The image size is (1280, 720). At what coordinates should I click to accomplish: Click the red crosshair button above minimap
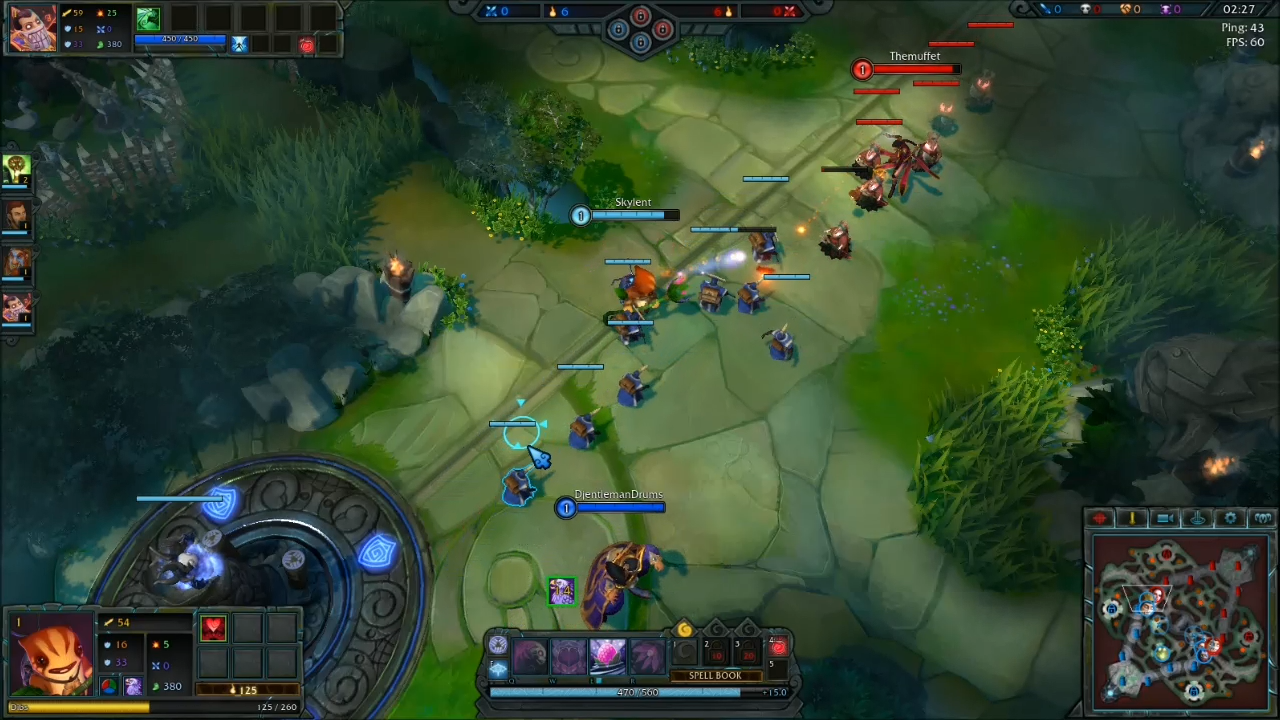click(1100, 518)
